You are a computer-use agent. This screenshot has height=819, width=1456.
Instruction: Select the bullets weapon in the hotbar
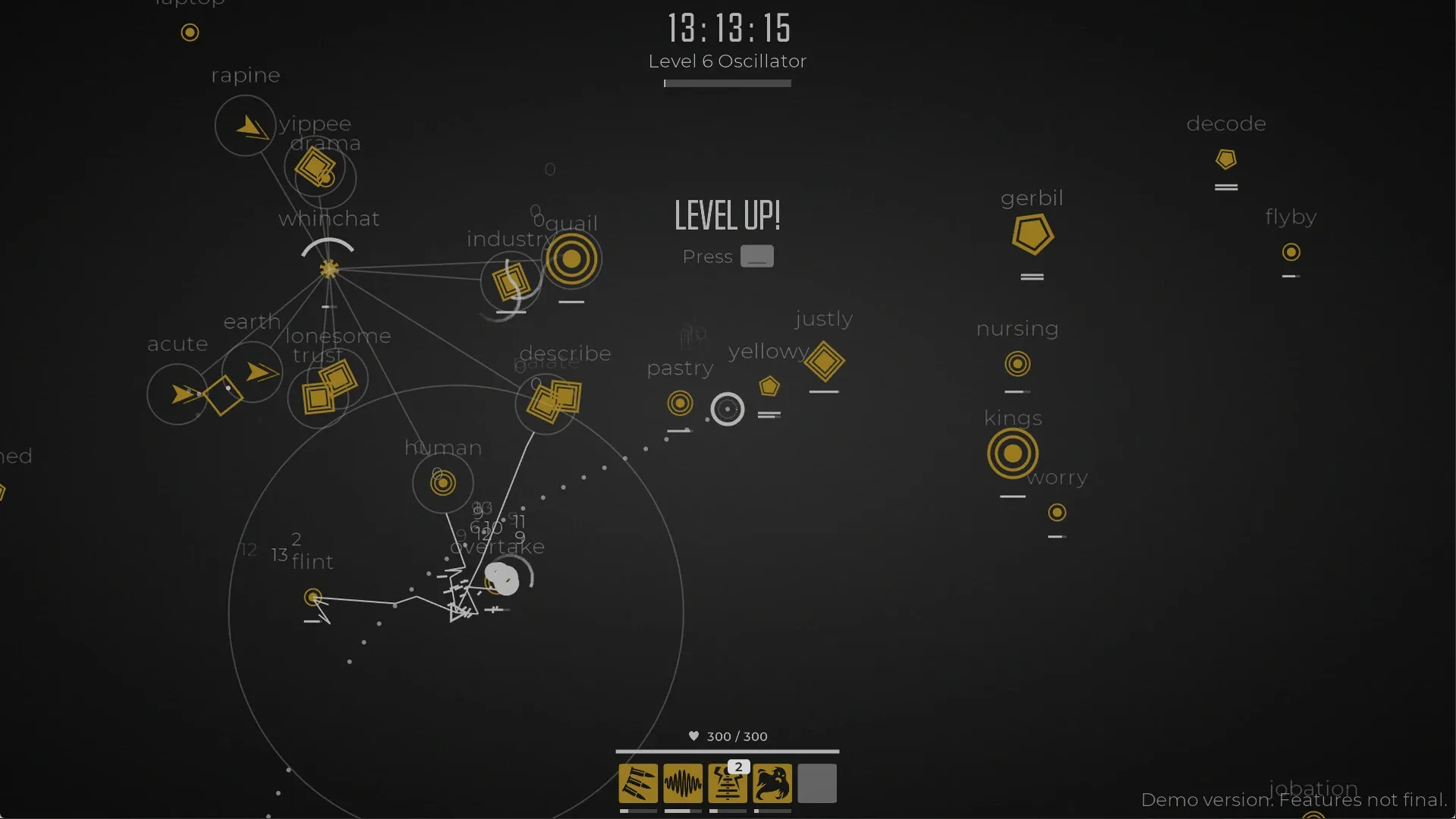tap(638, 783)
